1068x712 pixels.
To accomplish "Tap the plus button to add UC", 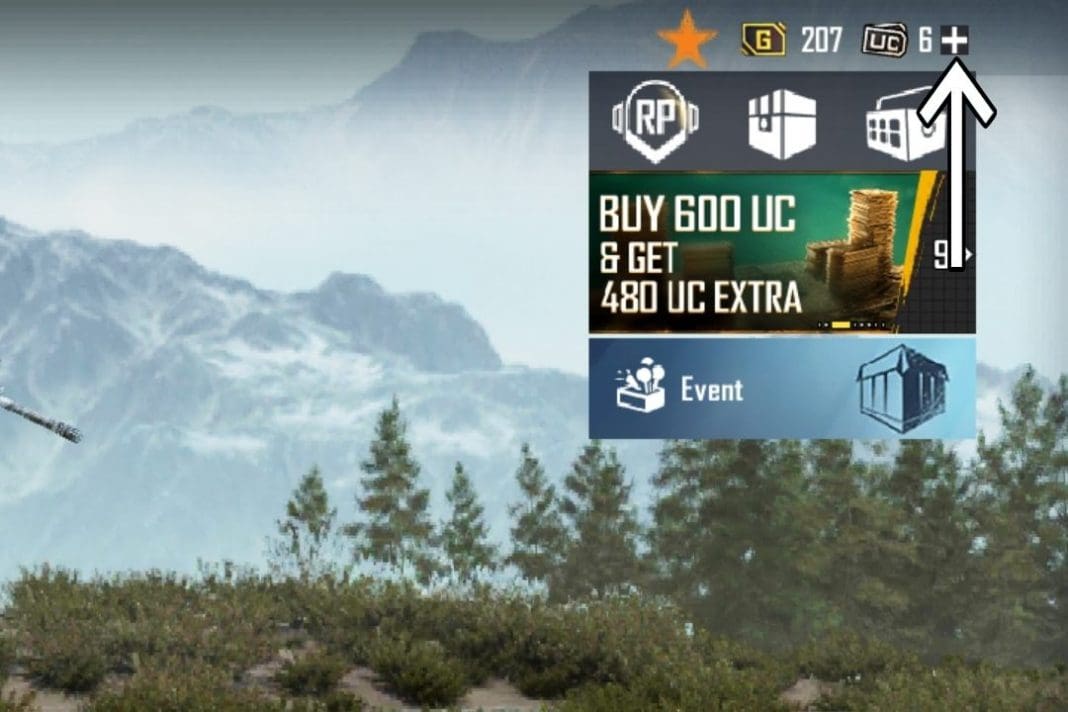I will coord(955,41).
